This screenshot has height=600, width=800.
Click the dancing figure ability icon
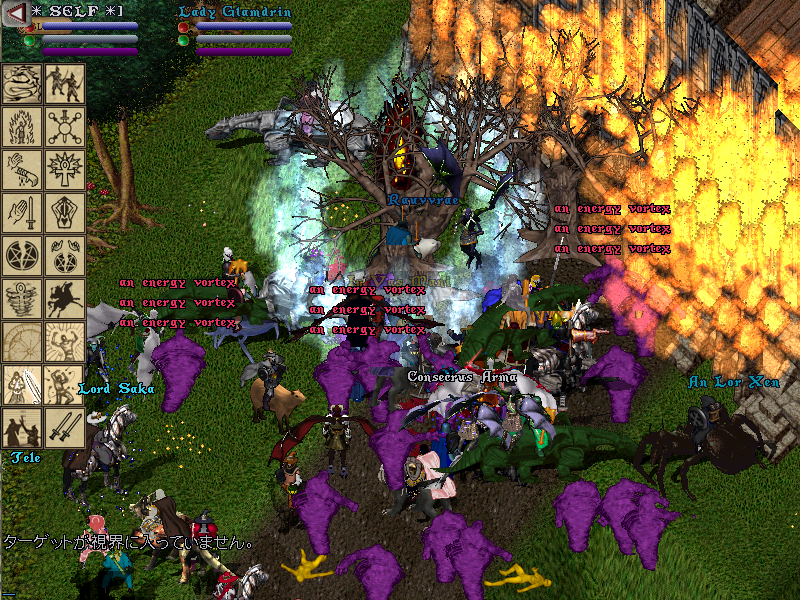65,384
